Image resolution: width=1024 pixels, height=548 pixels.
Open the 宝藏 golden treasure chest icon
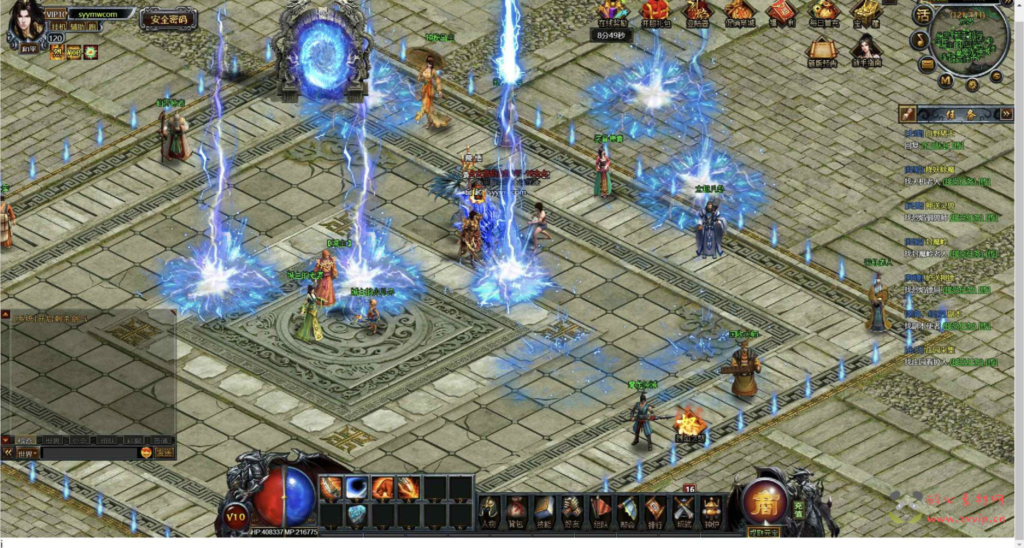point(867,10)
